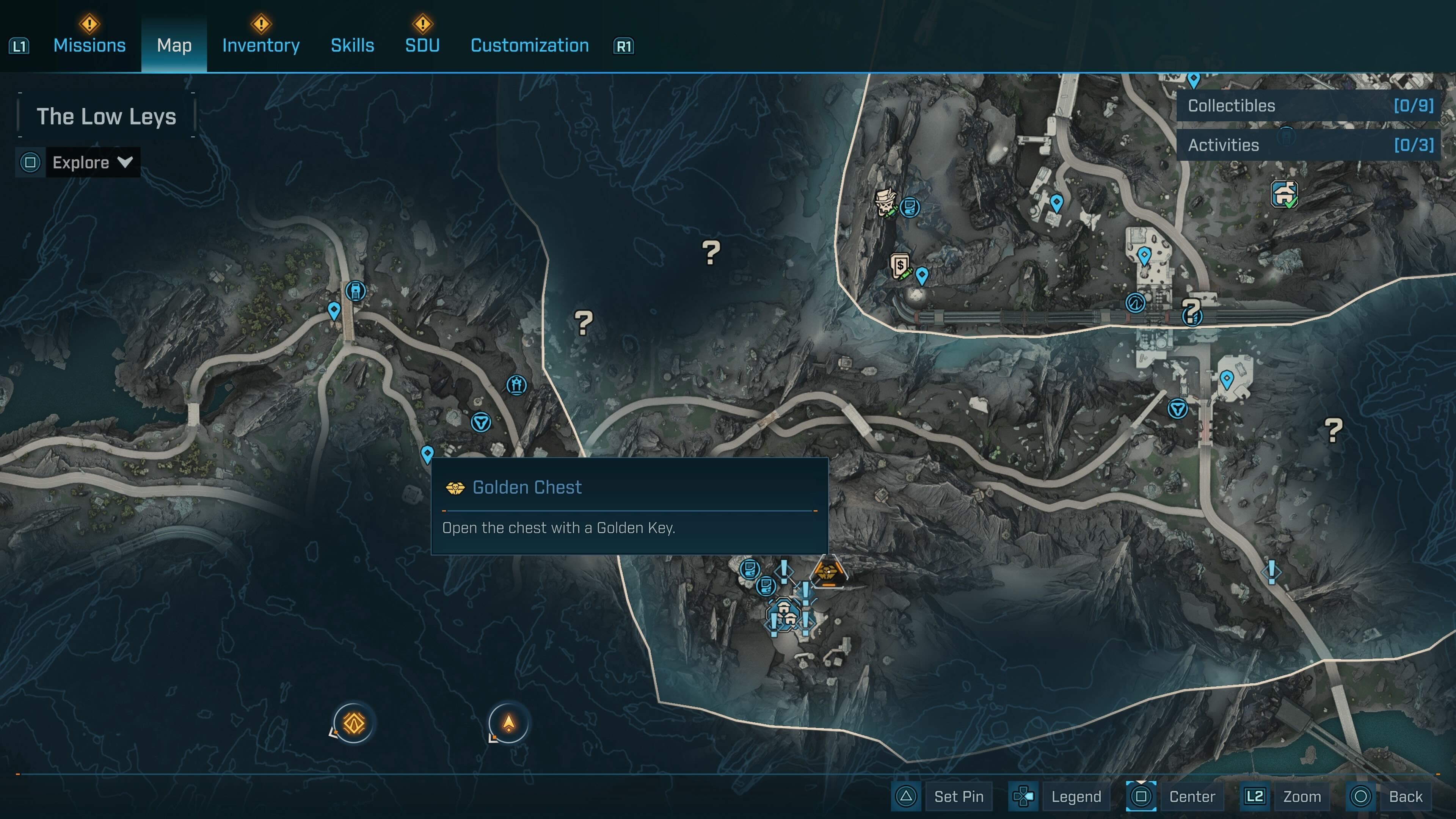Switch to the Customization tab
The image size is (1456, 819).
[x=530, y=45]
